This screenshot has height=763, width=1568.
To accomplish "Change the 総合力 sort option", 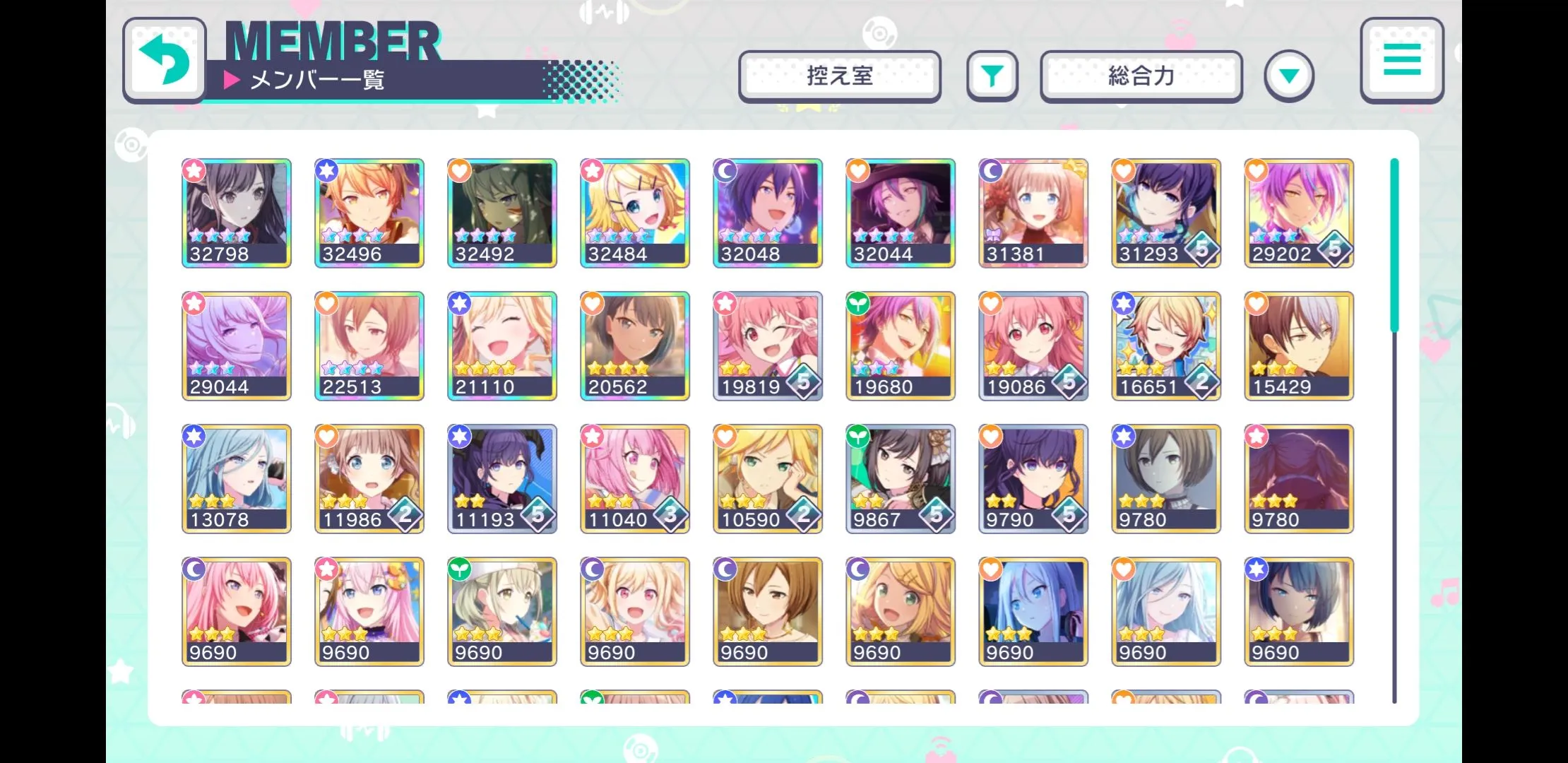I will click(1141, 76).
